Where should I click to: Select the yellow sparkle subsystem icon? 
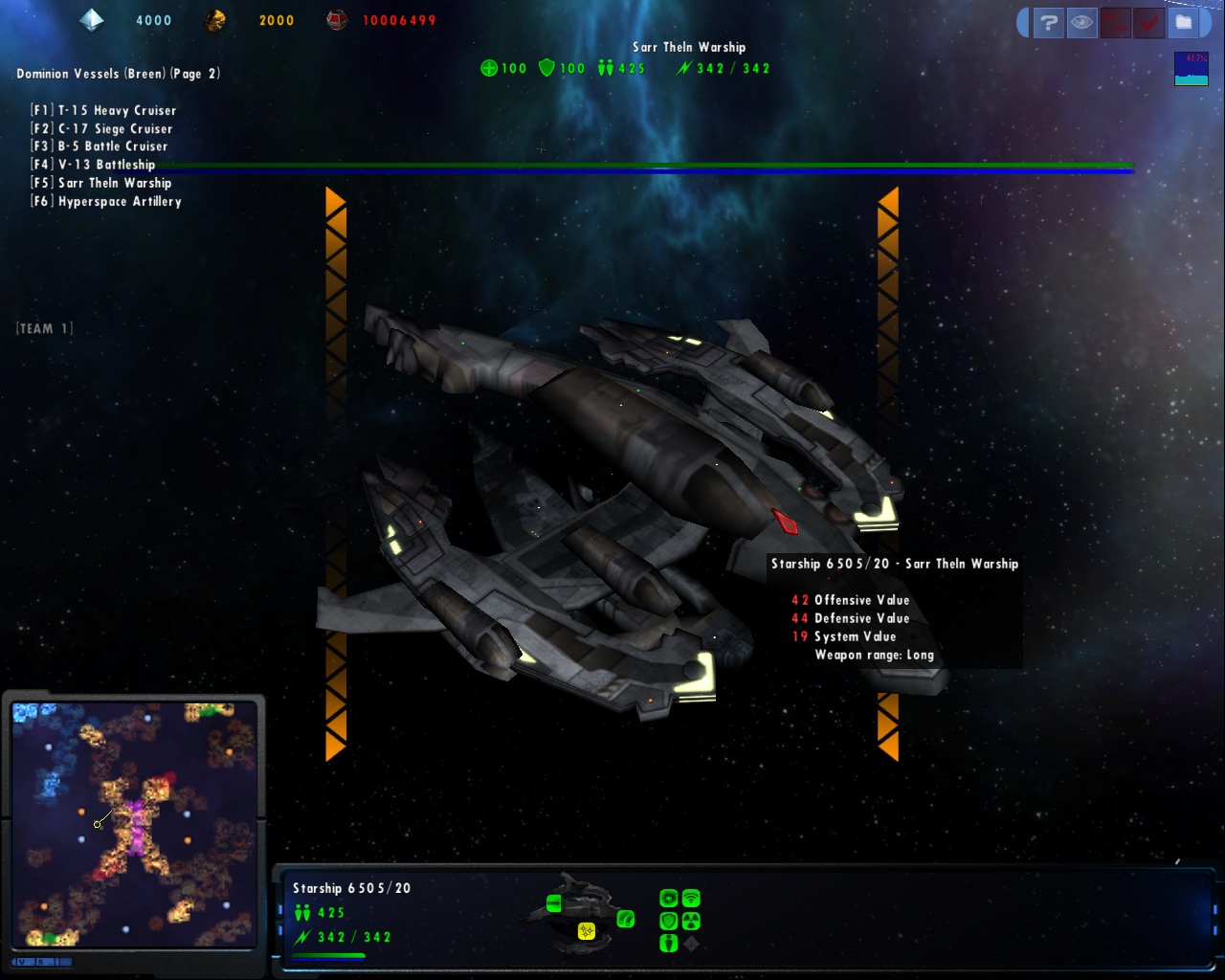pyautogui.click(x=586, y=930)
